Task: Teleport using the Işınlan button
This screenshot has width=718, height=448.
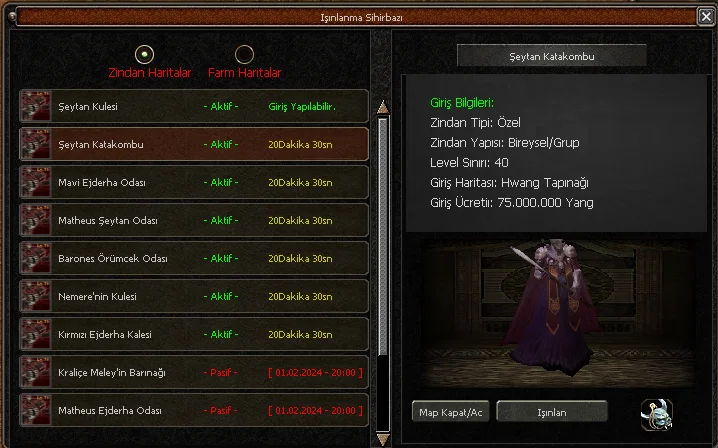Action: click(x=552, y=412)
